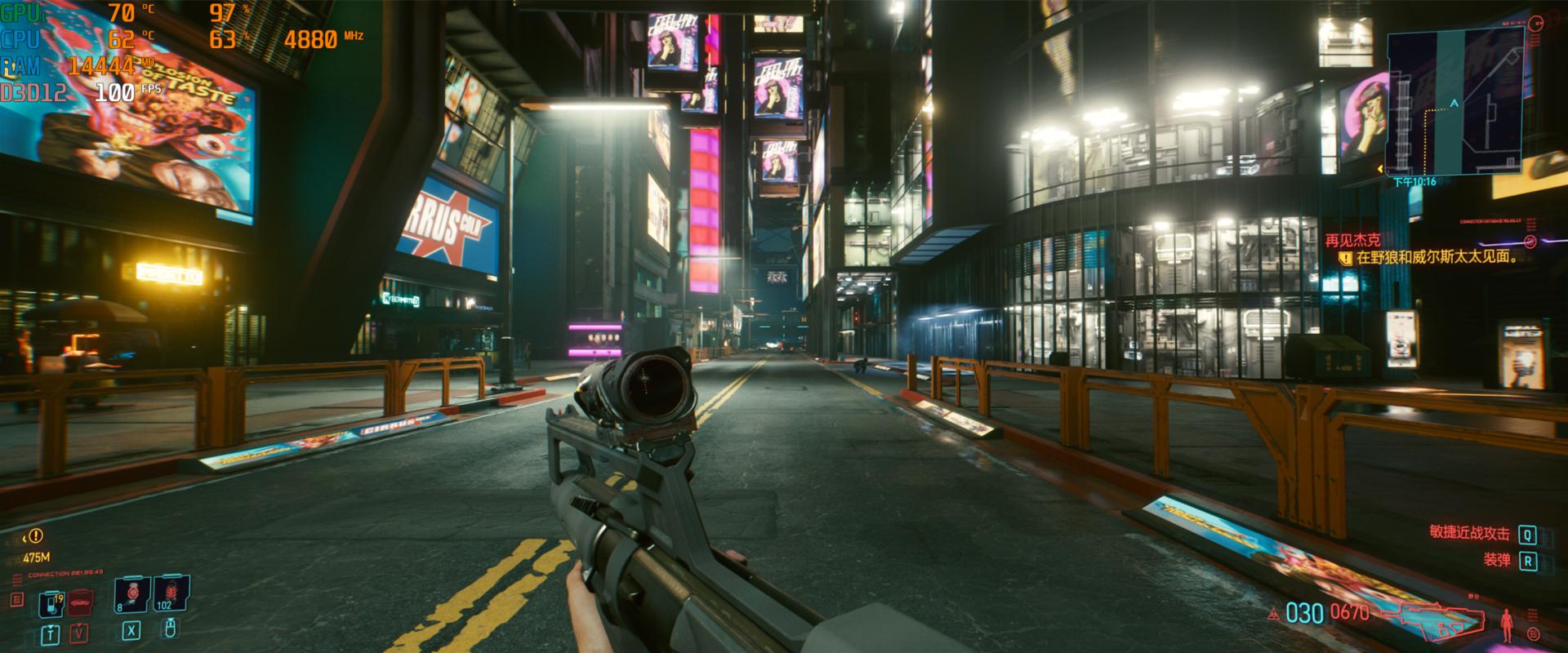Select the red vehicle summon icon

pyautogui.click(x=80, y=604)
